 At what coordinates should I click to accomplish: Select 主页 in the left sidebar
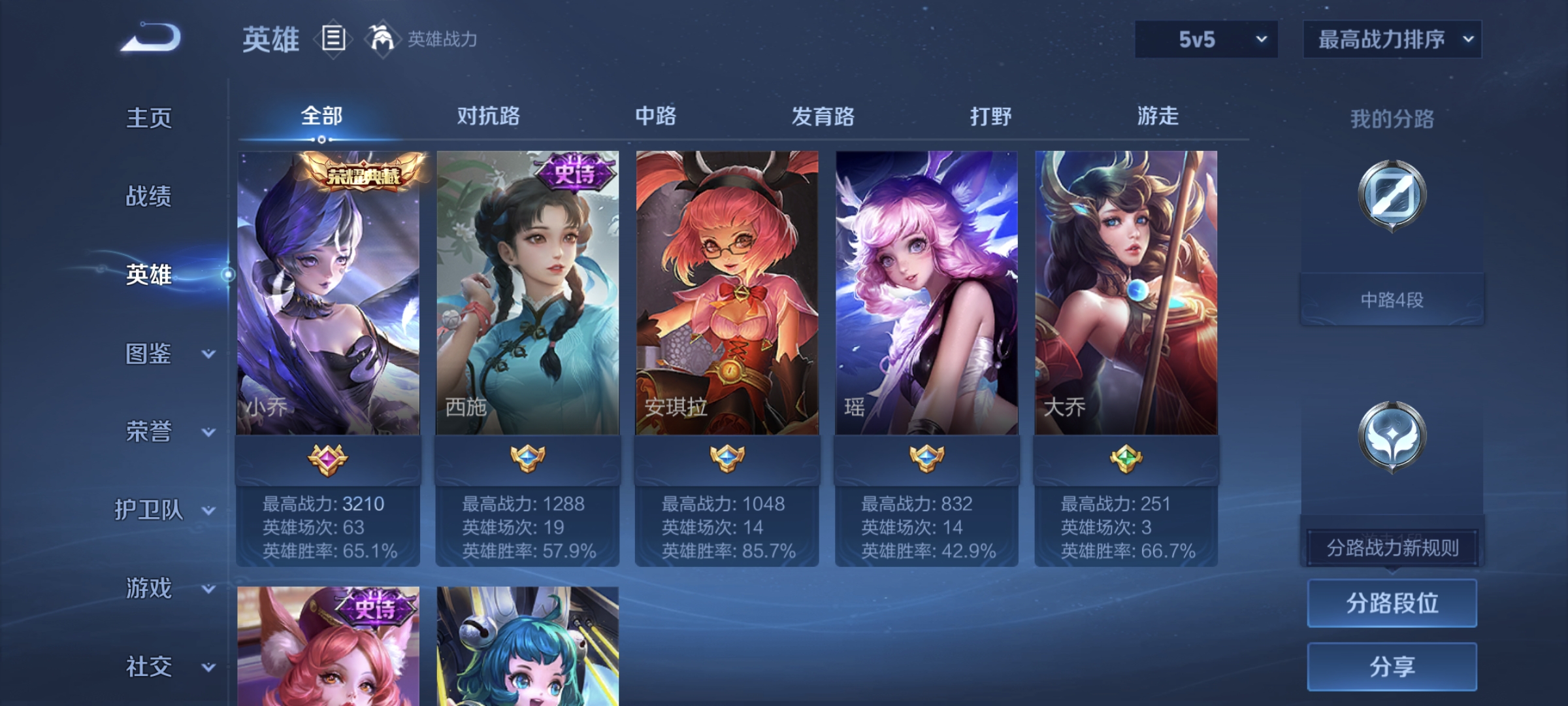tap(149, 118)
